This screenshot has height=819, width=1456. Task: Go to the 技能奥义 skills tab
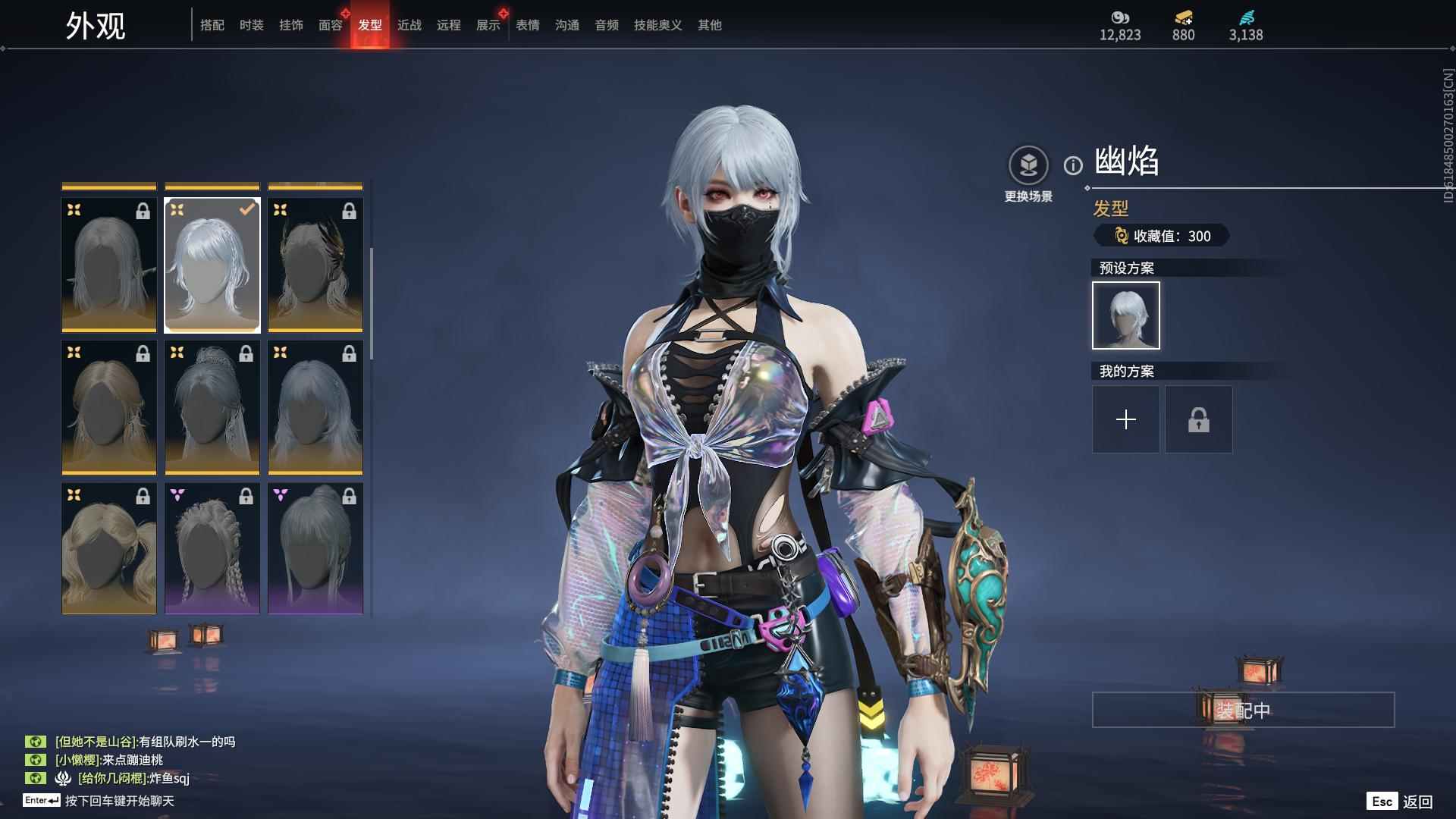pyautogui.click(x=657, y=25)
